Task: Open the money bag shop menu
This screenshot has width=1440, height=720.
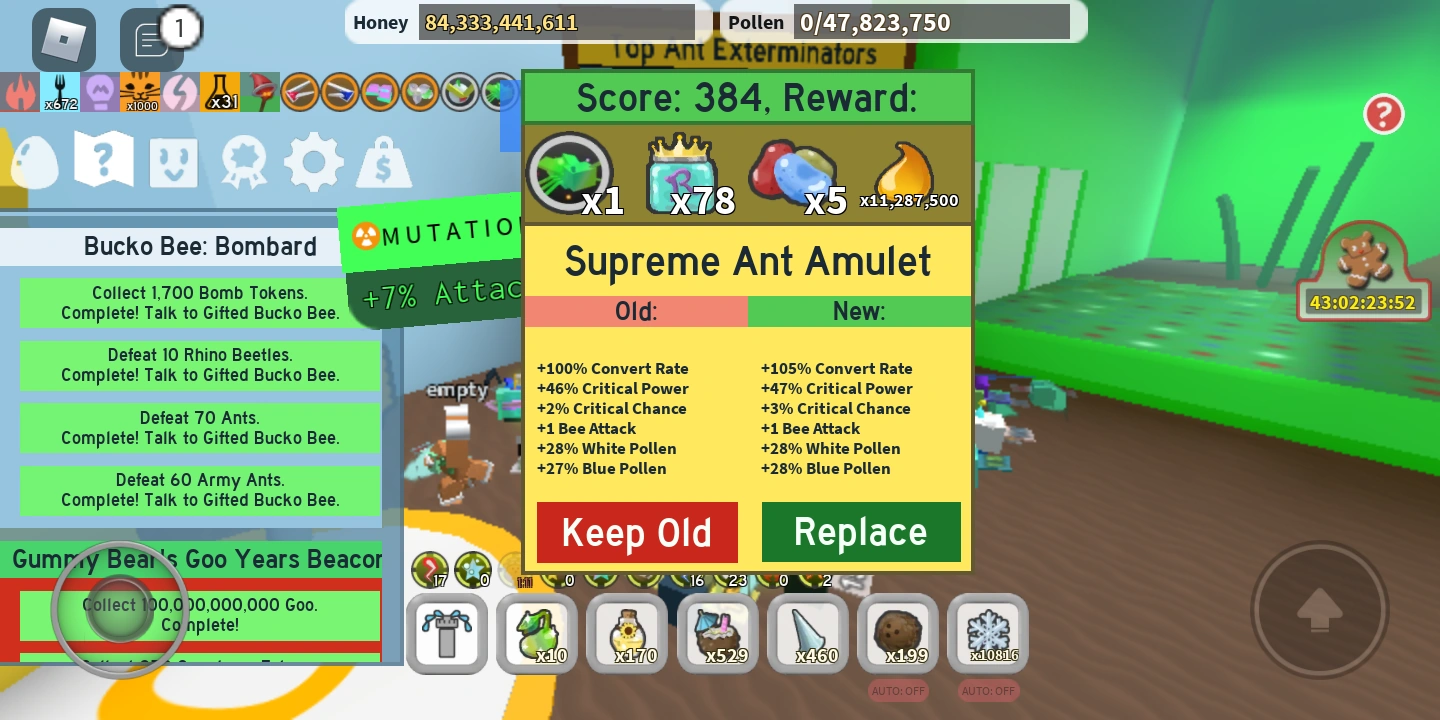Action: click(x=384, y=161)
